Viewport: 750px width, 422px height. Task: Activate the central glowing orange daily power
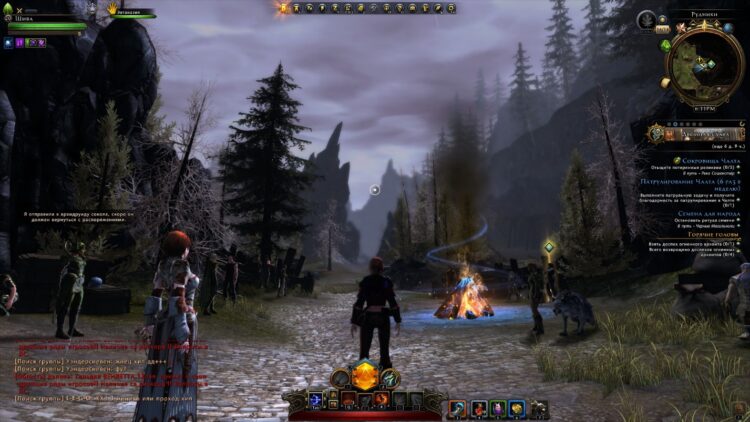(x=365, y=376)
